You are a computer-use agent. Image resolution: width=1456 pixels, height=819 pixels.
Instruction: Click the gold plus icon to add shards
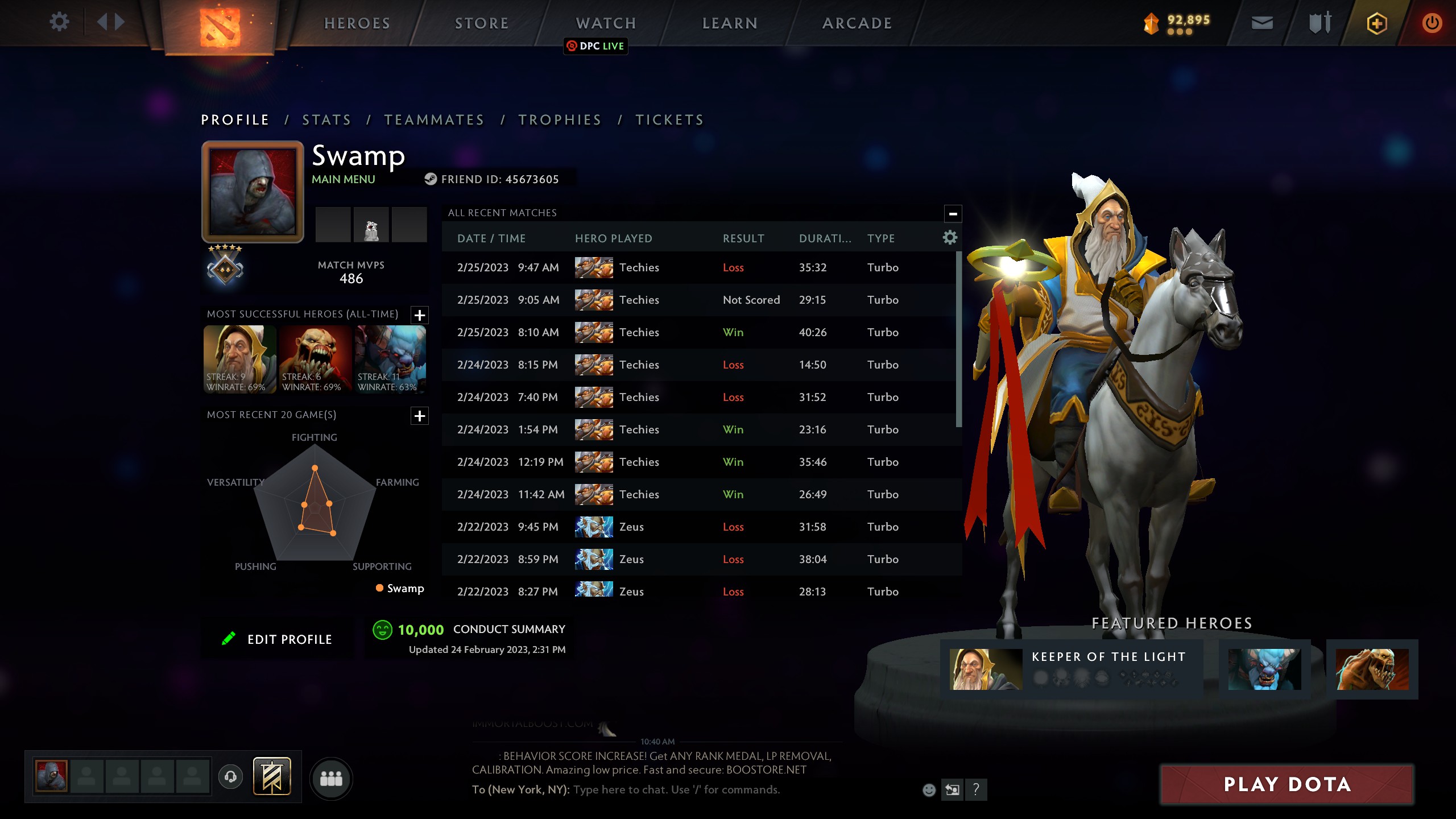[1376, 23]
